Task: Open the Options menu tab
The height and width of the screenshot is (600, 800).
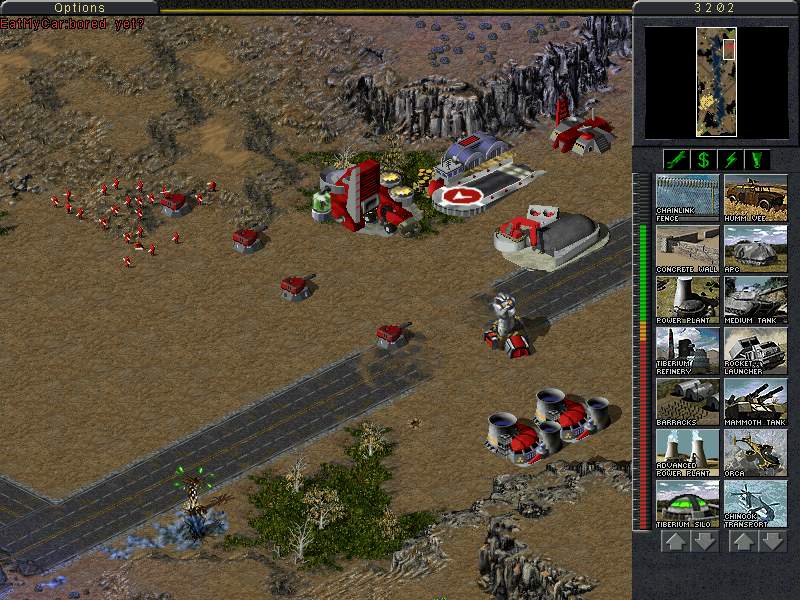Action: pyautogui.click(x=79, y=8)
